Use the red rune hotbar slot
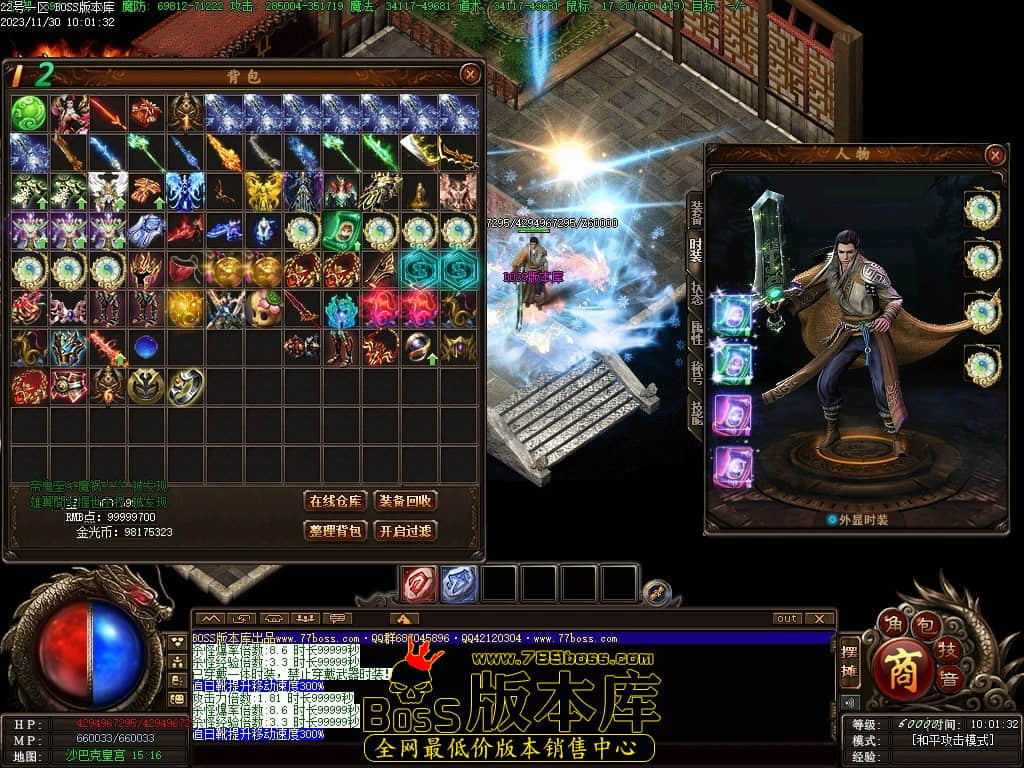 point(419,584)
